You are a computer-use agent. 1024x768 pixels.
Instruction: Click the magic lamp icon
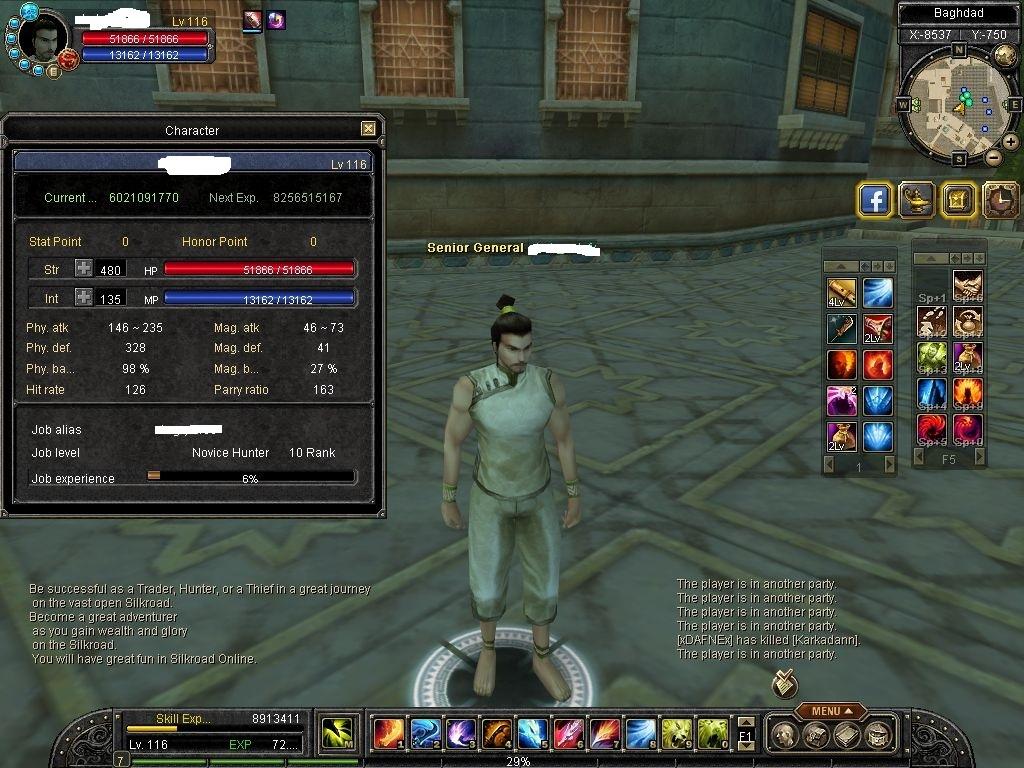[x=916, y=200]
